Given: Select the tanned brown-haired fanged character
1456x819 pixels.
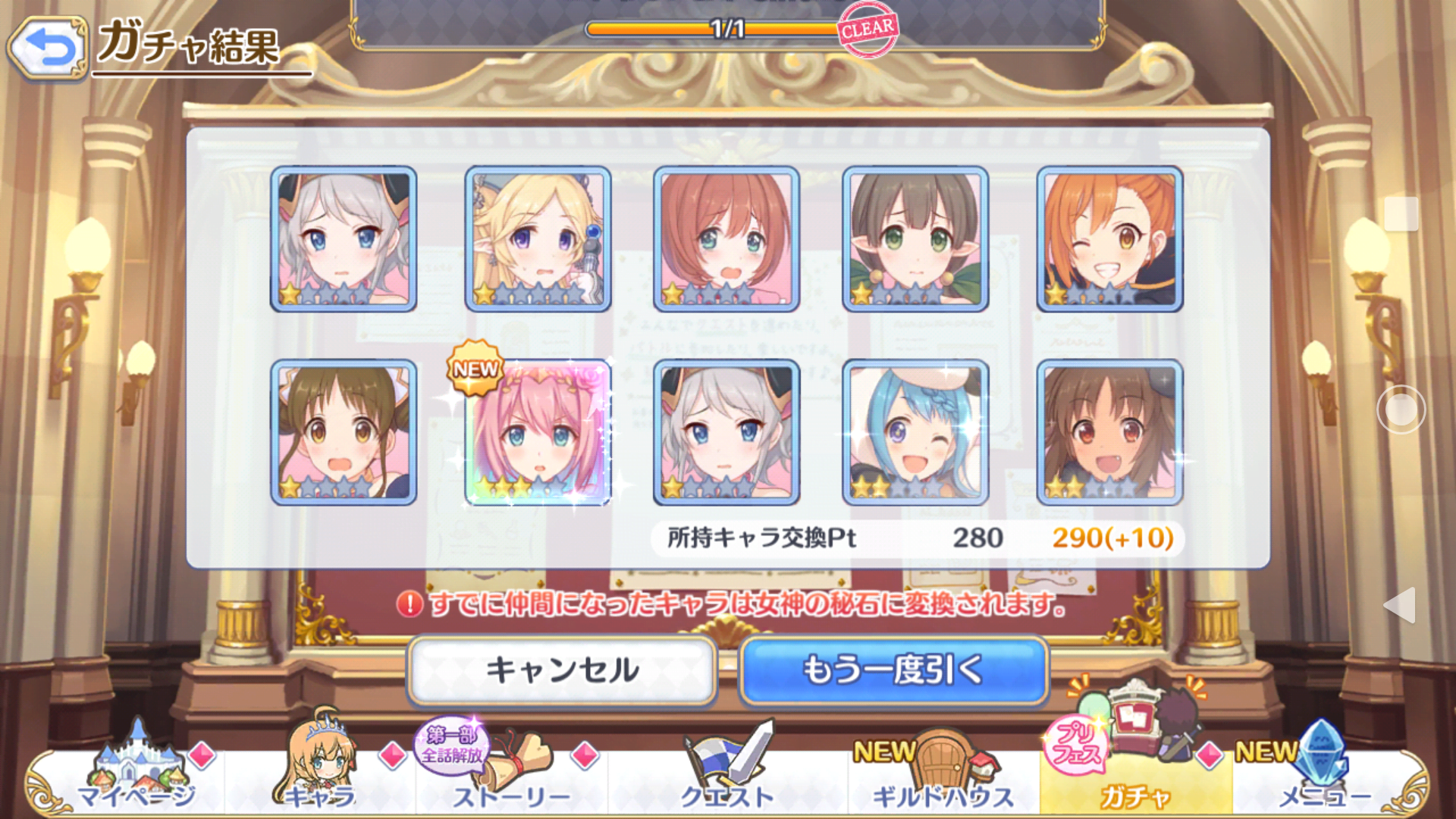Looking at the screenshot, I should click(1109, 432).
